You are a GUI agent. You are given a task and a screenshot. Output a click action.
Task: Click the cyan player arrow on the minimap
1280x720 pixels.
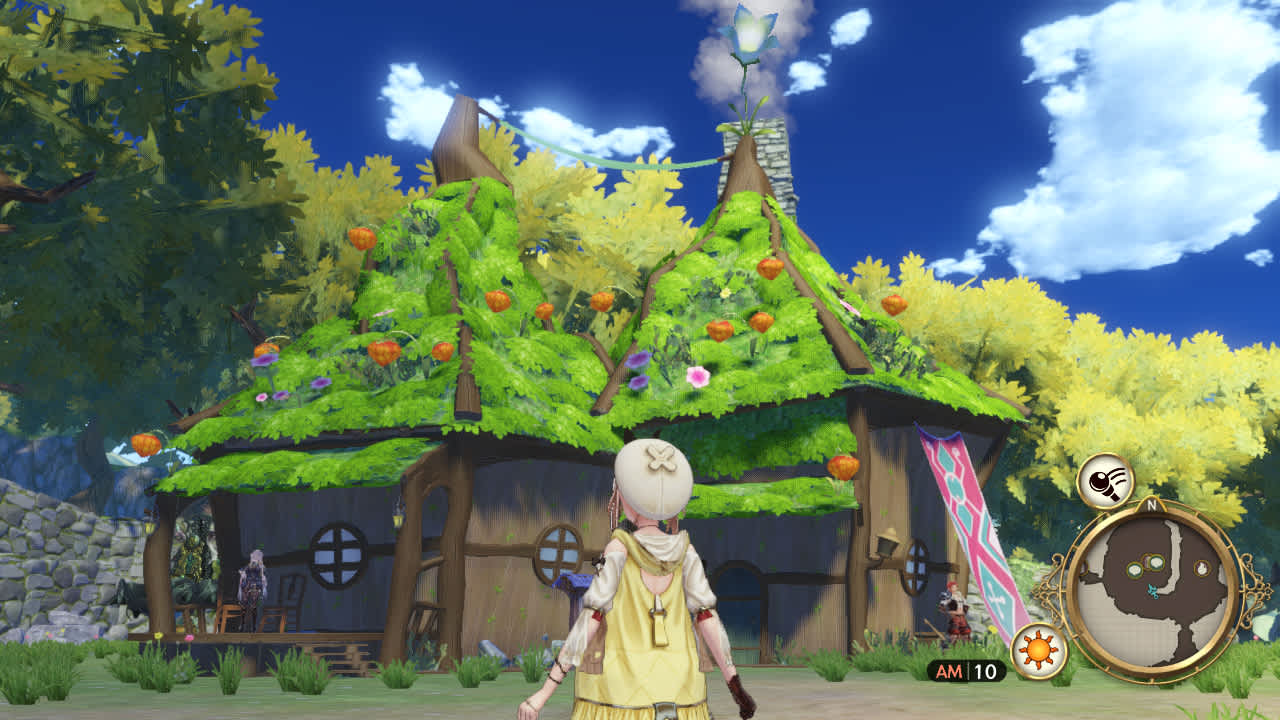point(1152,593)
